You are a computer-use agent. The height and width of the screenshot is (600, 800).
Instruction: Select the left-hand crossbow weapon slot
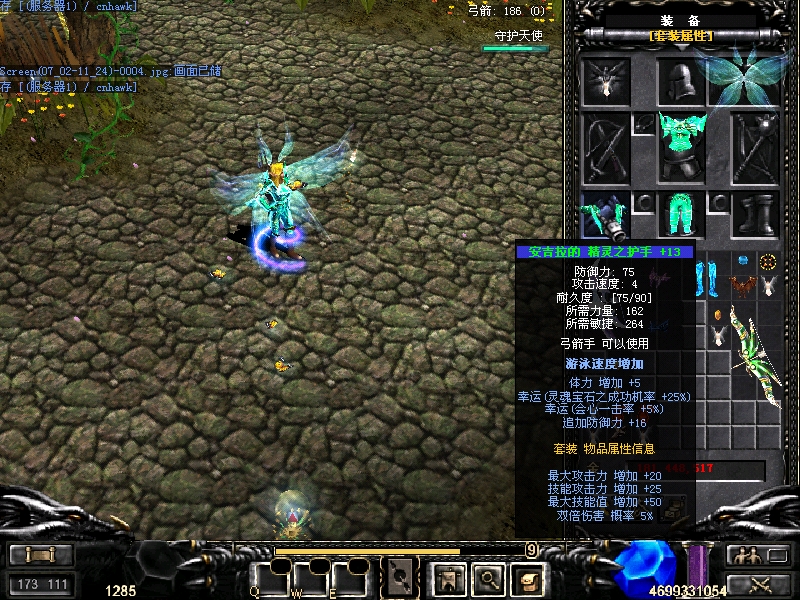pyautogui.click(x=606, y=147)
